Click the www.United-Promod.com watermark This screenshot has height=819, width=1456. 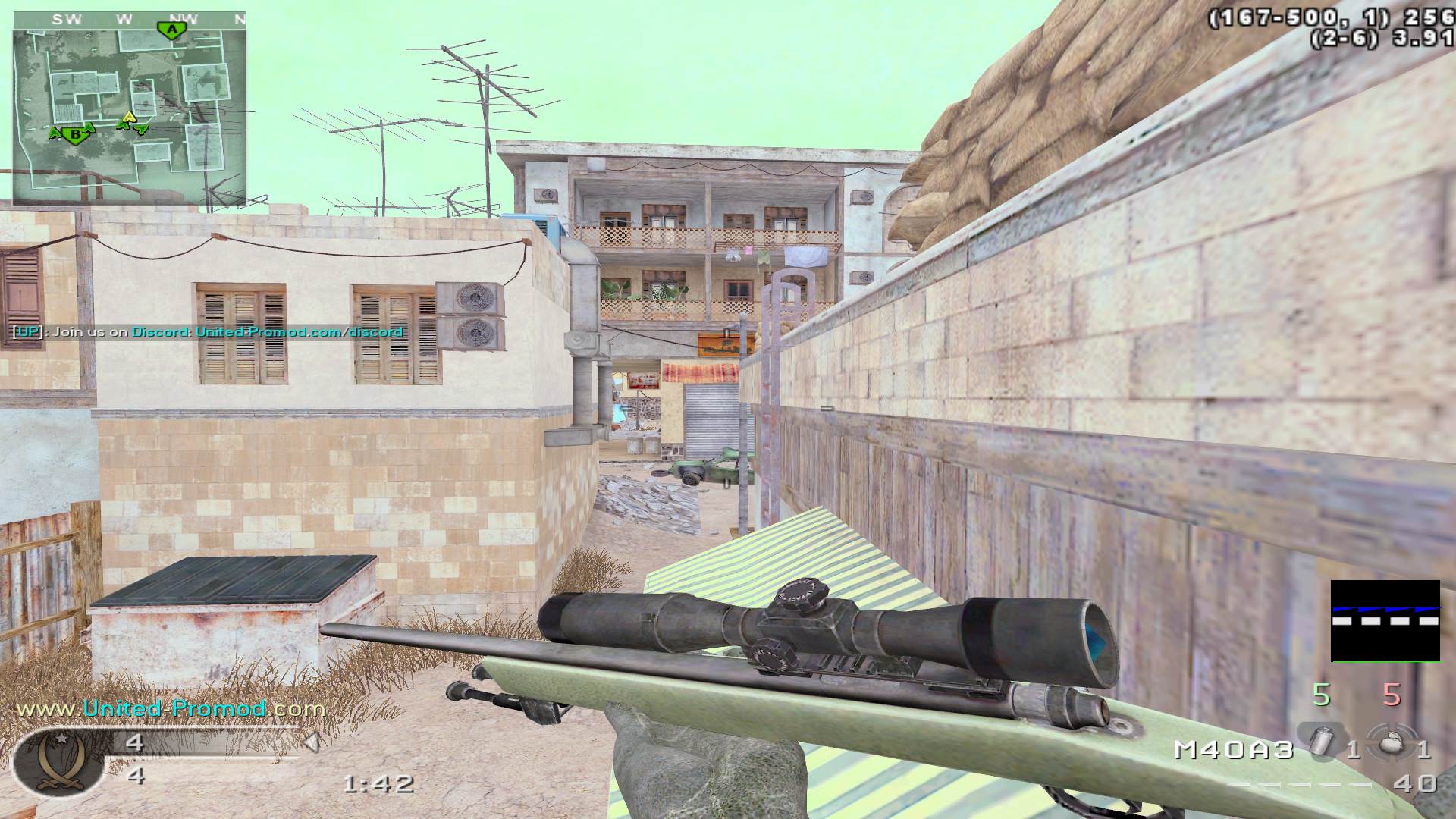[171, 708]
